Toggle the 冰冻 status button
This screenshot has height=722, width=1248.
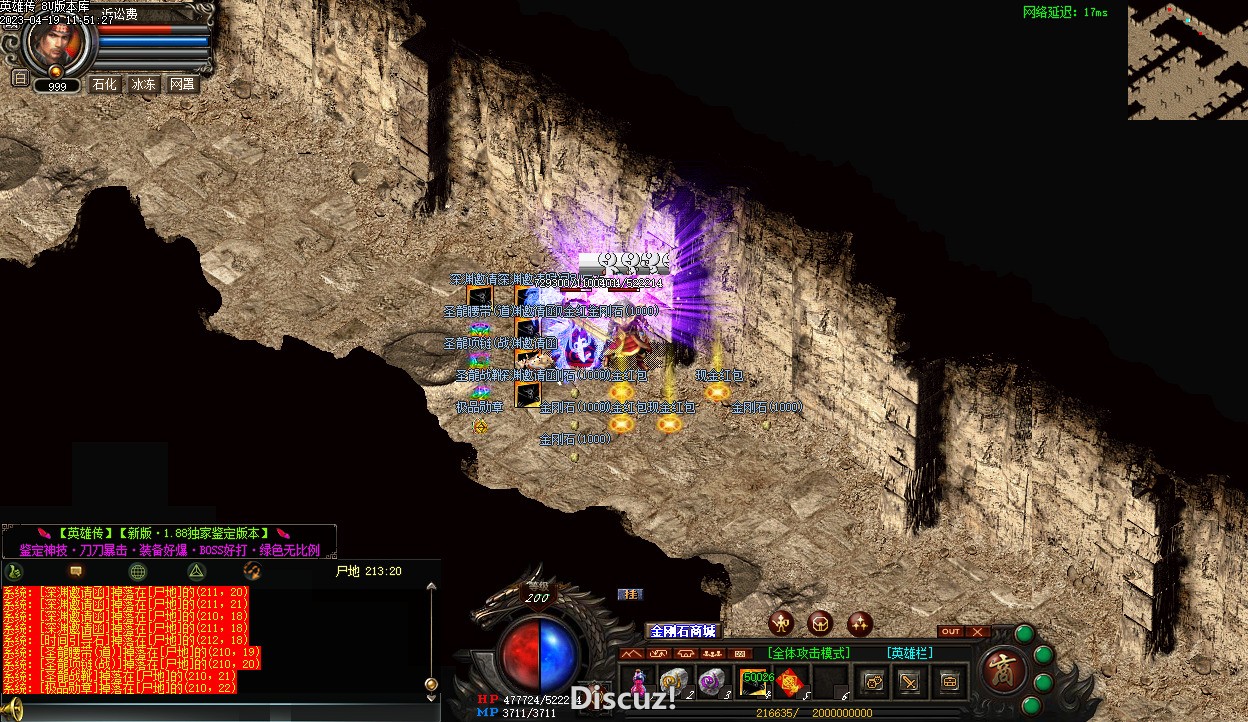click(144, 85)
